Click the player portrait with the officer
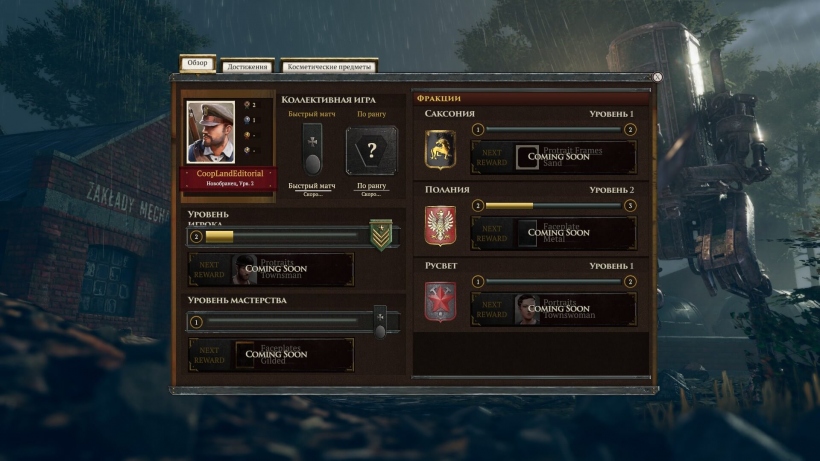This screenshot has width=820, height=461. pos(211,132)
